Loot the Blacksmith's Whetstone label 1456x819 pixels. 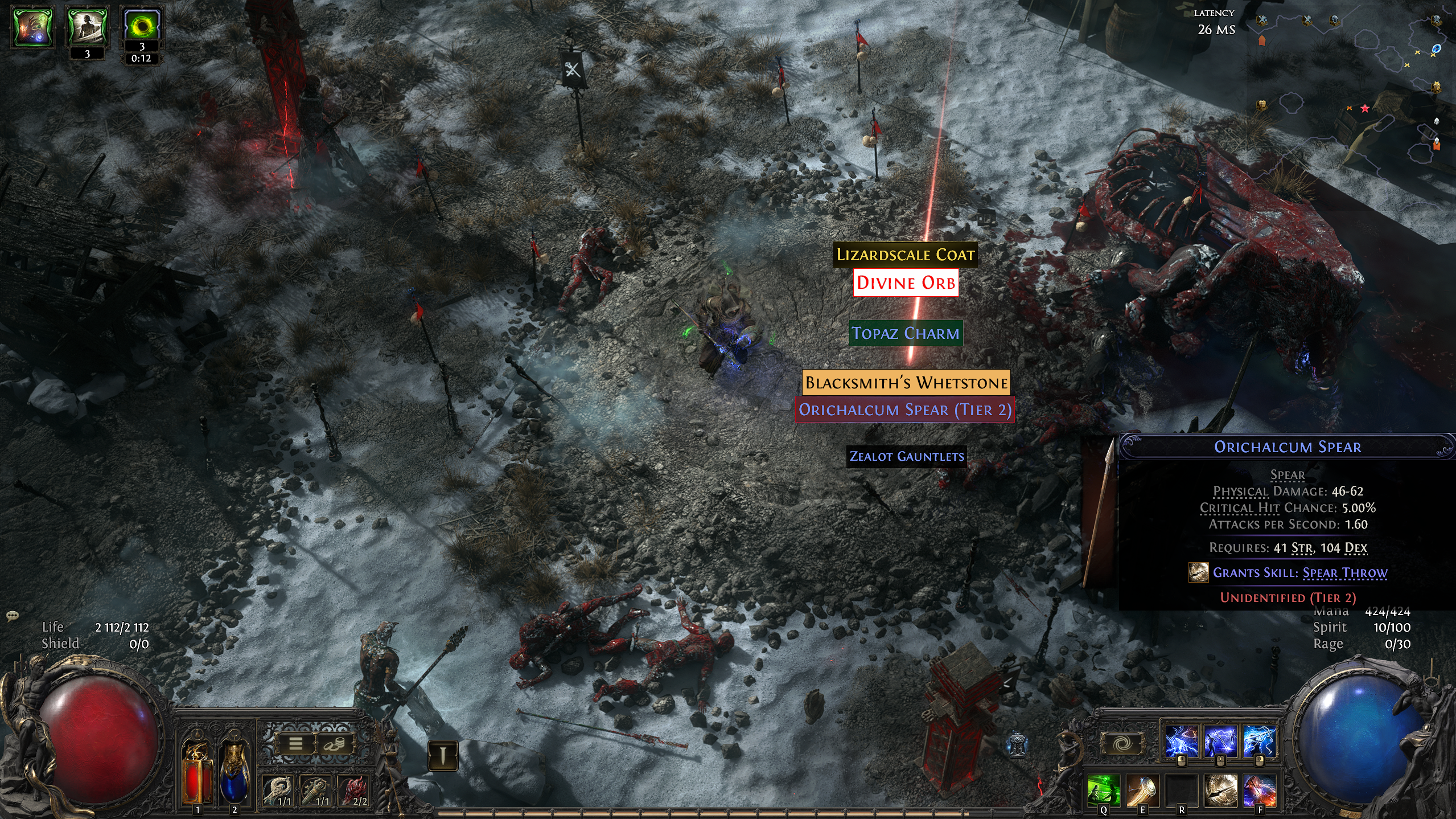906,383
